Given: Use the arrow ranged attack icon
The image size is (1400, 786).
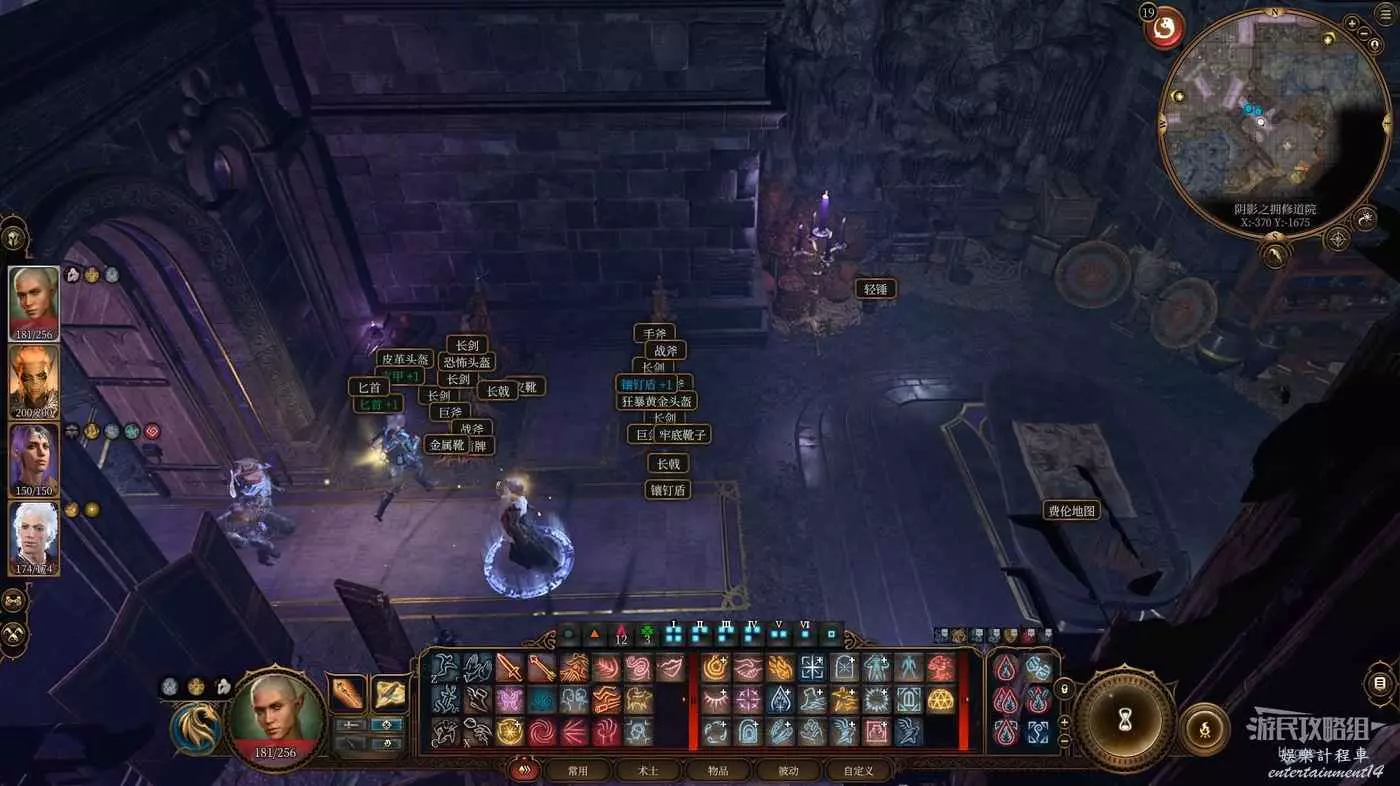Looking at the screenshot, I should coord(541,668).
